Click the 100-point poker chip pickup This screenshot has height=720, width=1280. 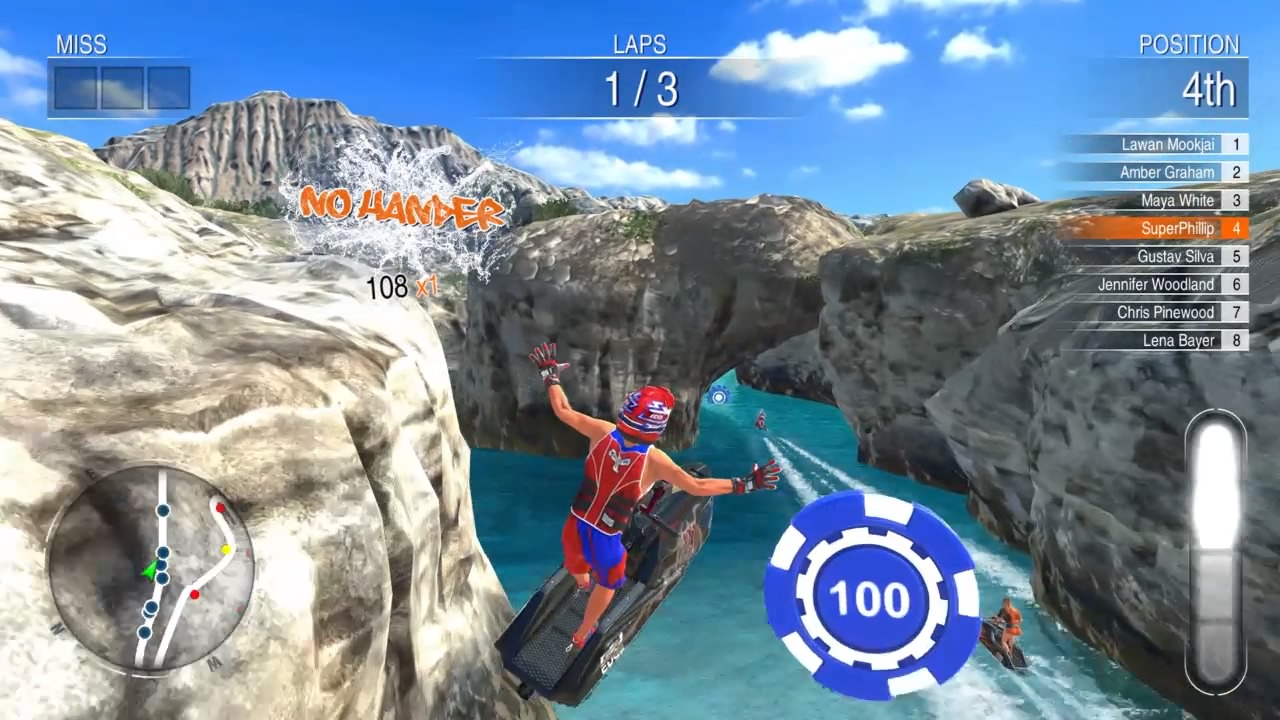(869, 593)
